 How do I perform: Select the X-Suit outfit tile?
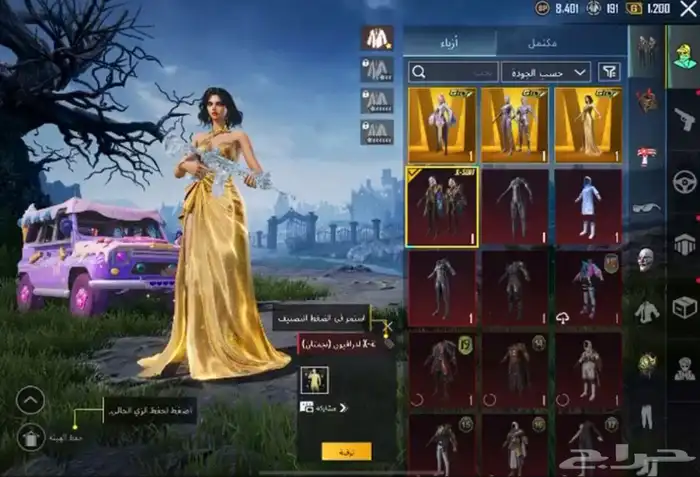(442, 206)
